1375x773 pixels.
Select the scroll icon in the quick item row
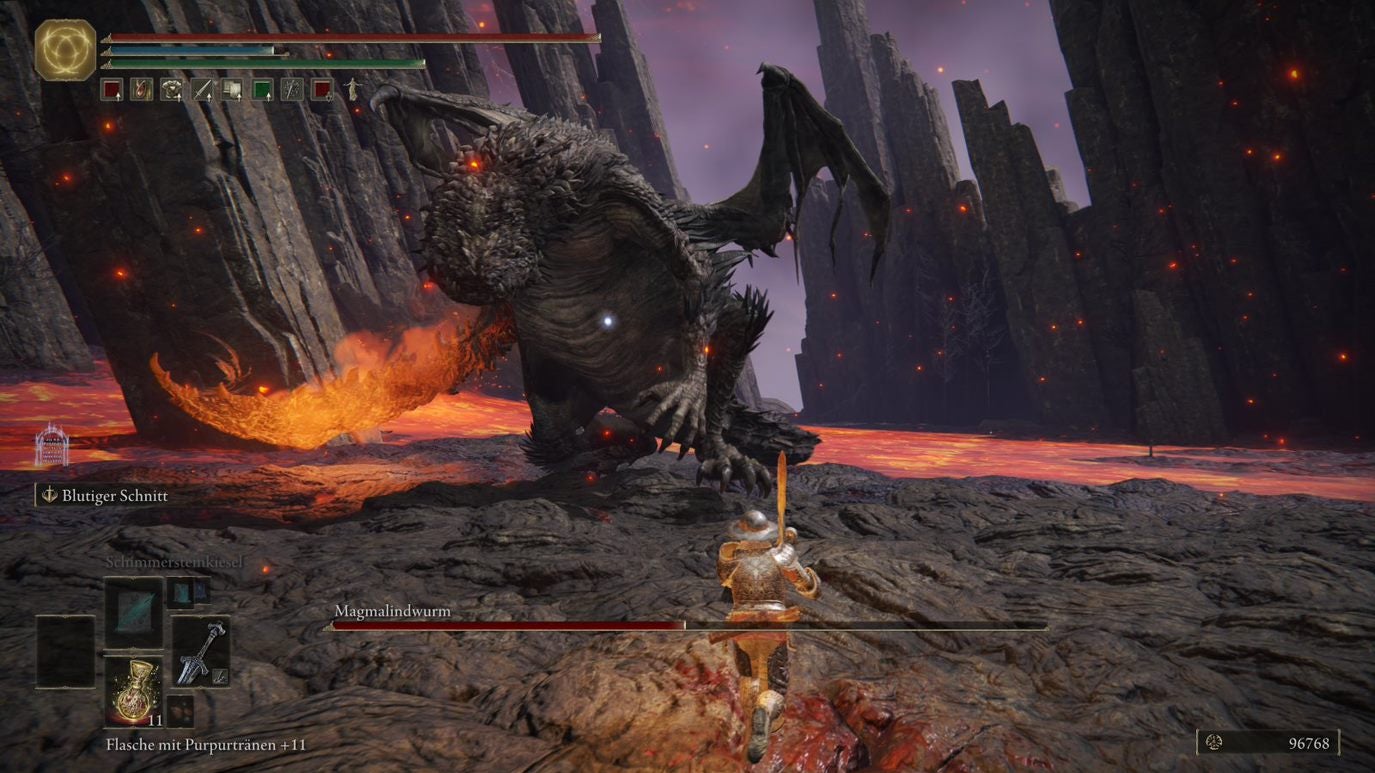[x=232, y=89]
